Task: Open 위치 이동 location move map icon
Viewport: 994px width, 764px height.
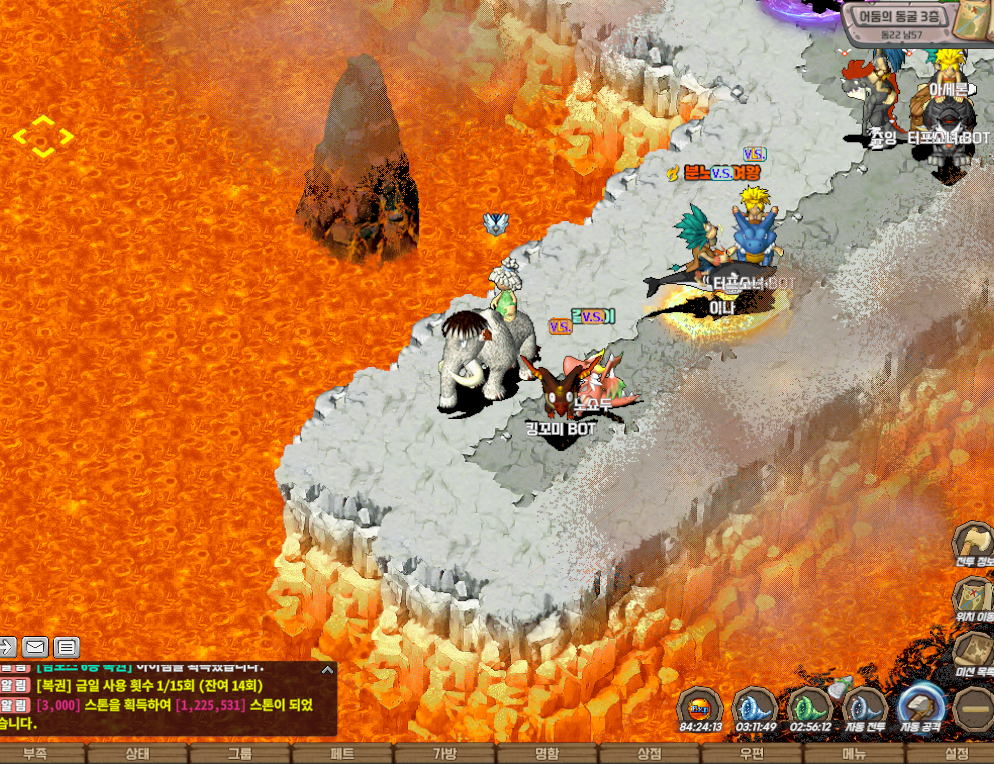Action: click(971, 597)
